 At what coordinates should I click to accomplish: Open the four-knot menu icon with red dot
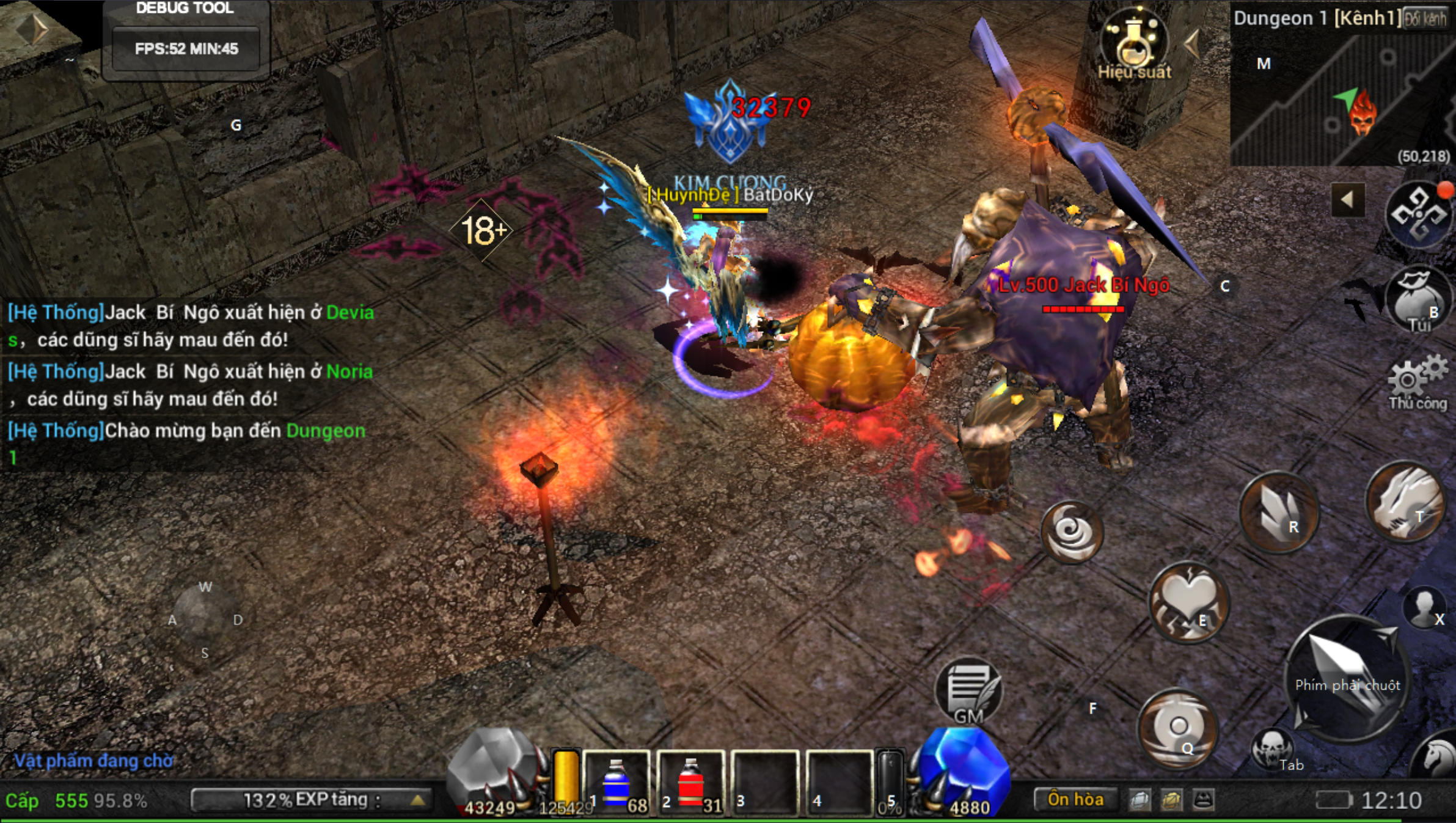point(1418,214)
